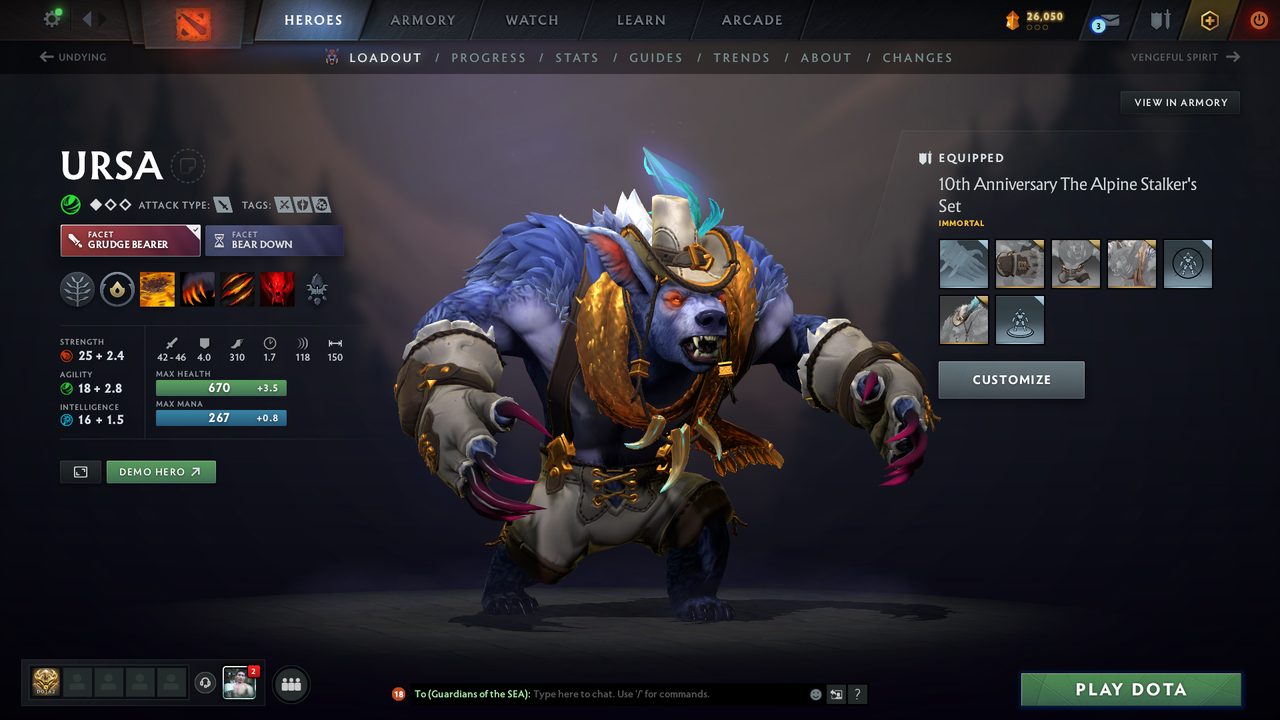Select the Earthshock ability icon
This screenshot has width=1280, height=720.
point(158,289)
